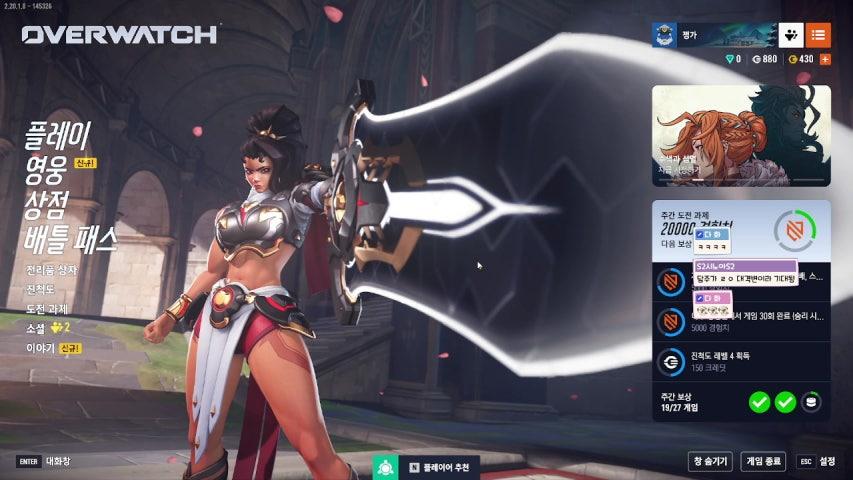The width and height of the screenshot is (853, 480).
Task: Click the 창 숨기기 (Hide Window) button
Action: pos(710,461)
